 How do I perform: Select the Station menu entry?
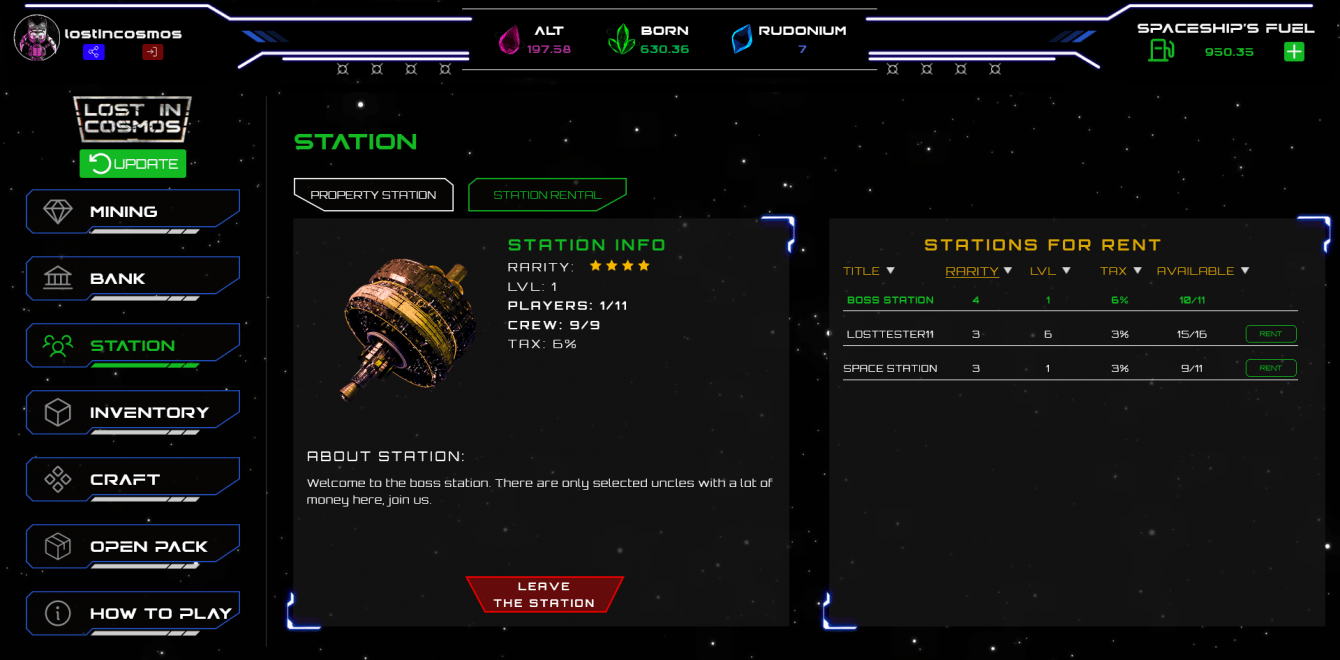click(x=132, y=346)
